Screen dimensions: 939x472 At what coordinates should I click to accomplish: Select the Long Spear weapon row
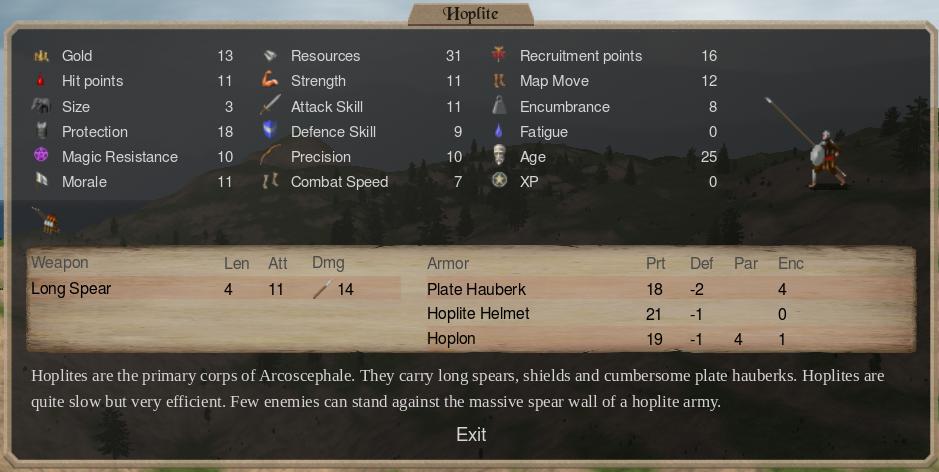pos(71,289)
